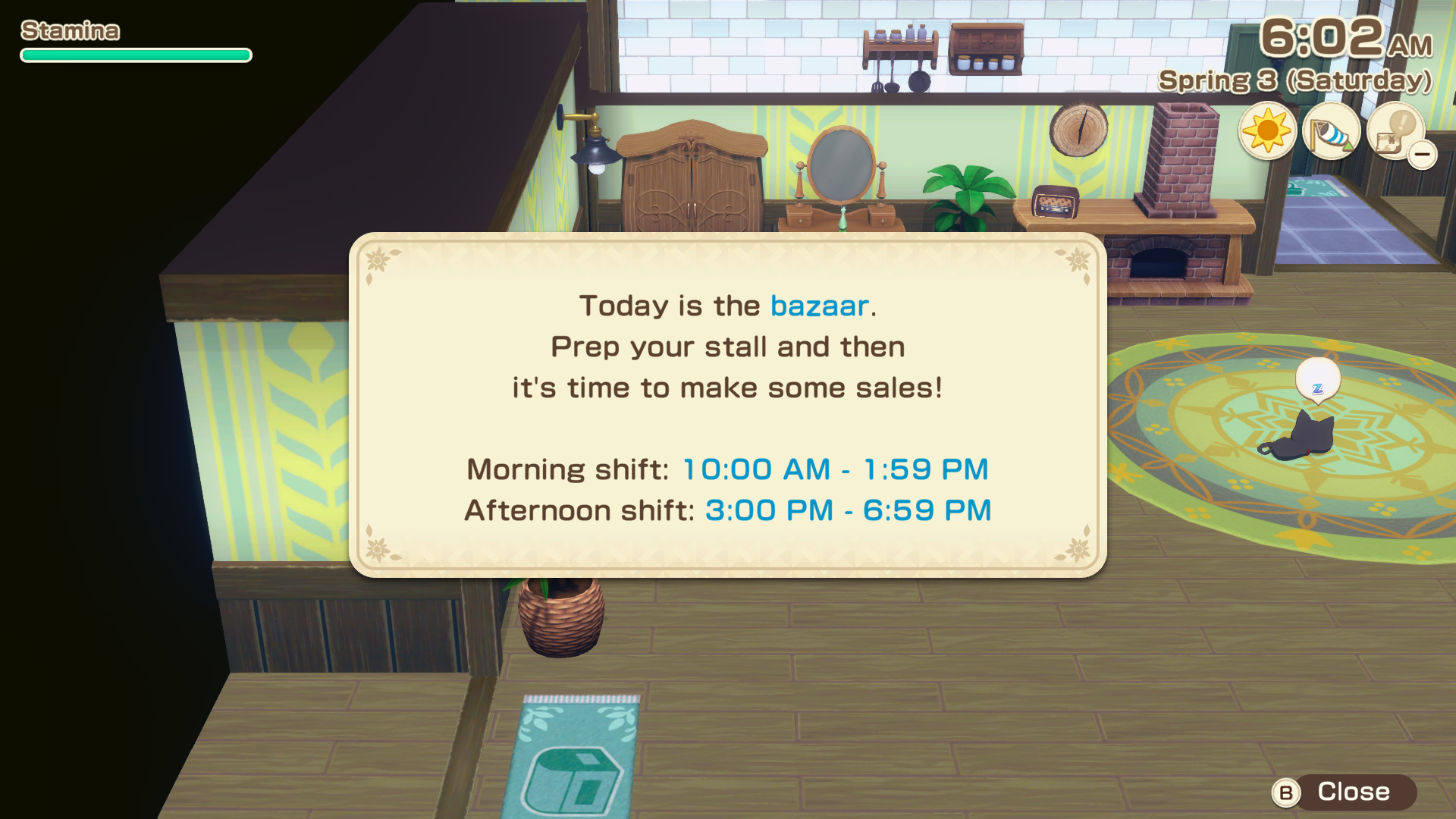Collapse notifications with the minus badge
Viewport: 1456px width, 819px height.
[1423, 155]
